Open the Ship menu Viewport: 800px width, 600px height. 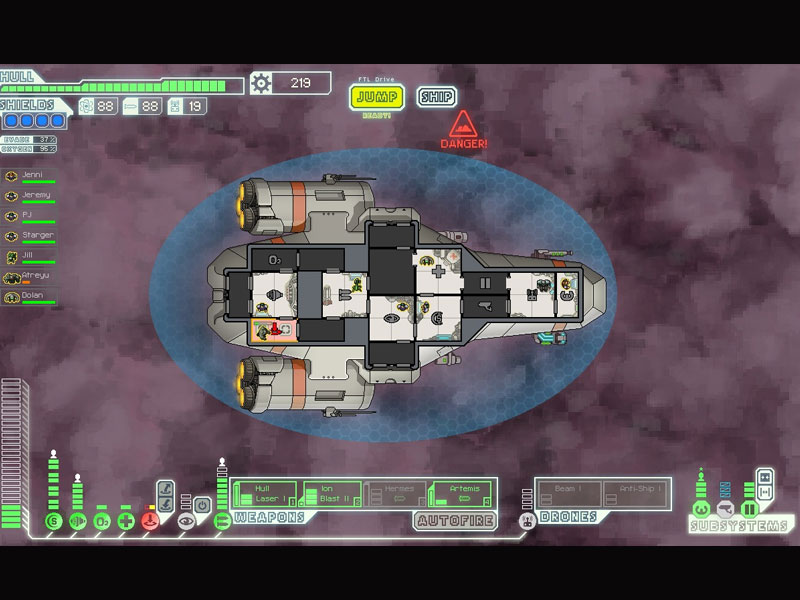[436, 97]
